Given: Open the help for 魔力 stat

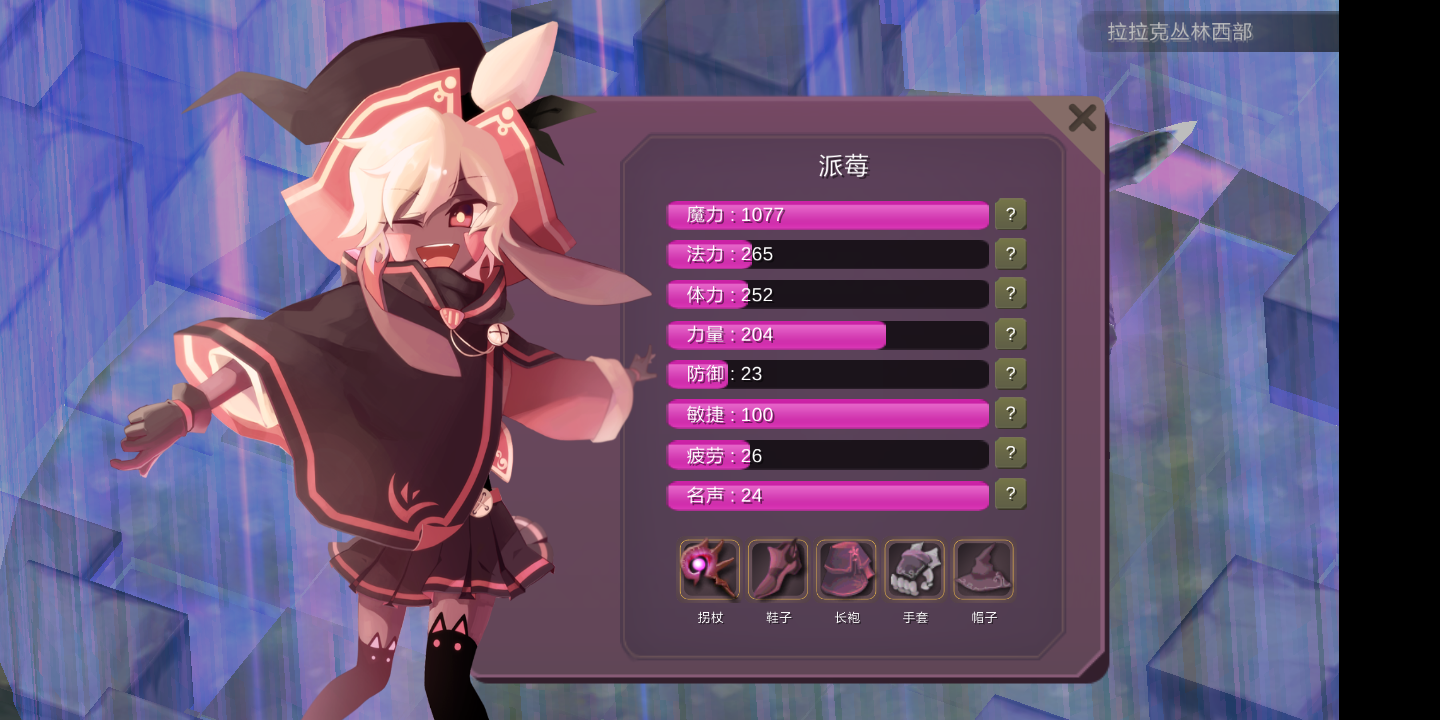Looking at the screenshot, I should click(1010, 213).
